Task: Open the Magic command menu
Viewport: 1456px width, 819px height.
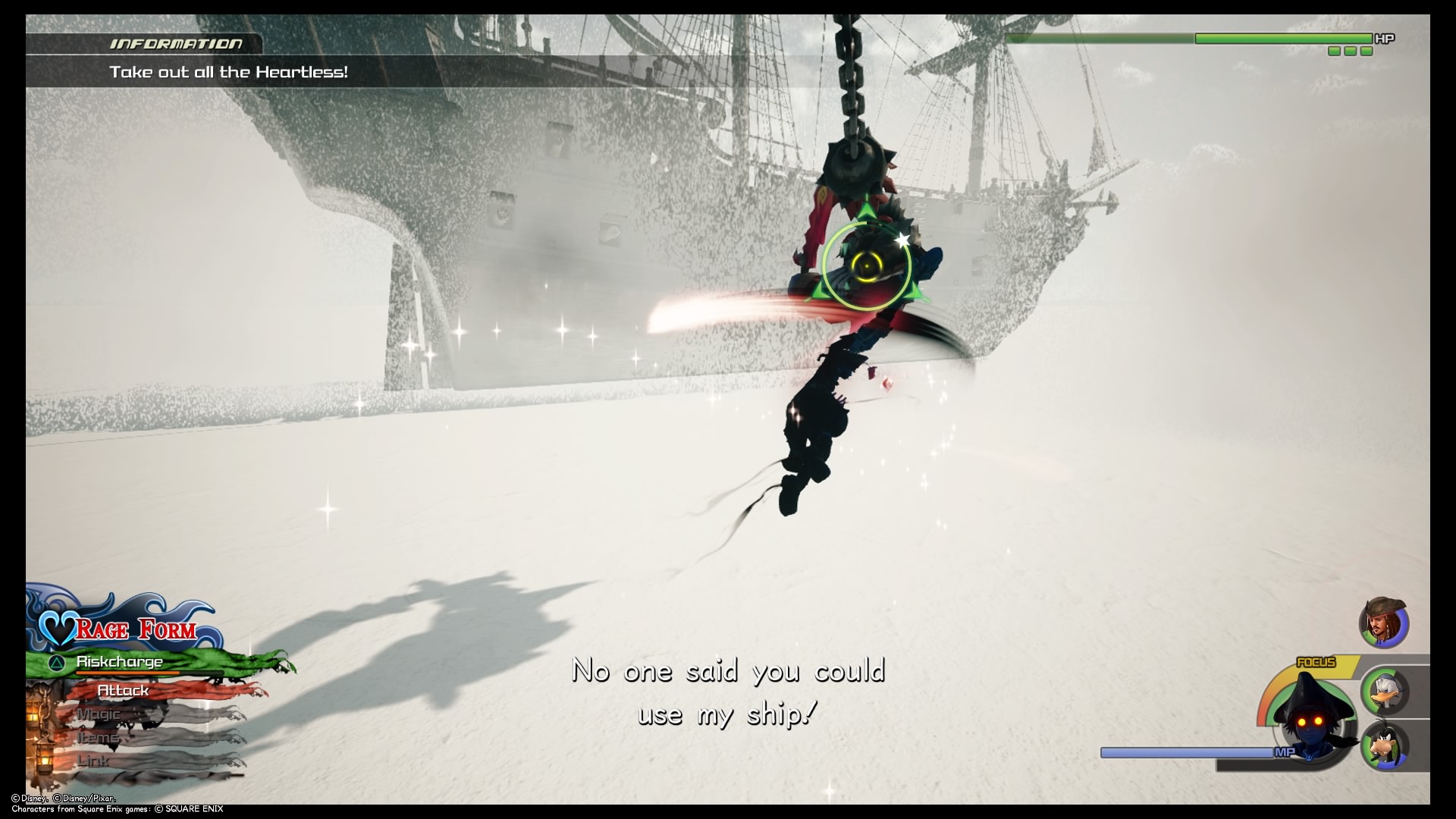Action: point(99,714)
